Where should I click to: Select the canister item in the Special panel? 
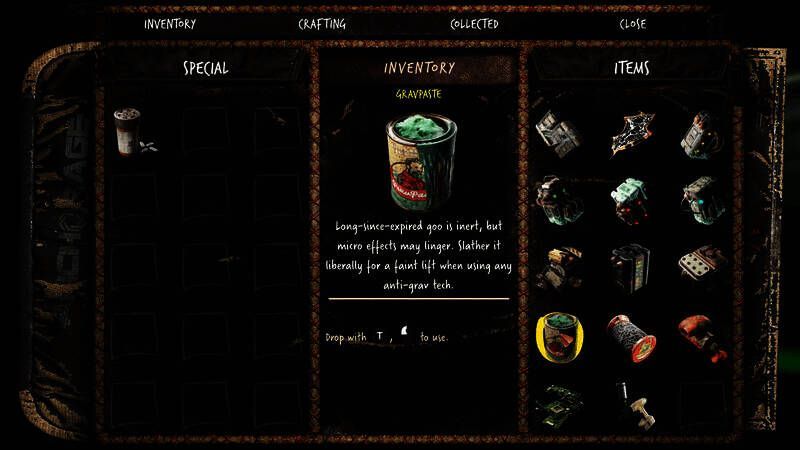126,130
